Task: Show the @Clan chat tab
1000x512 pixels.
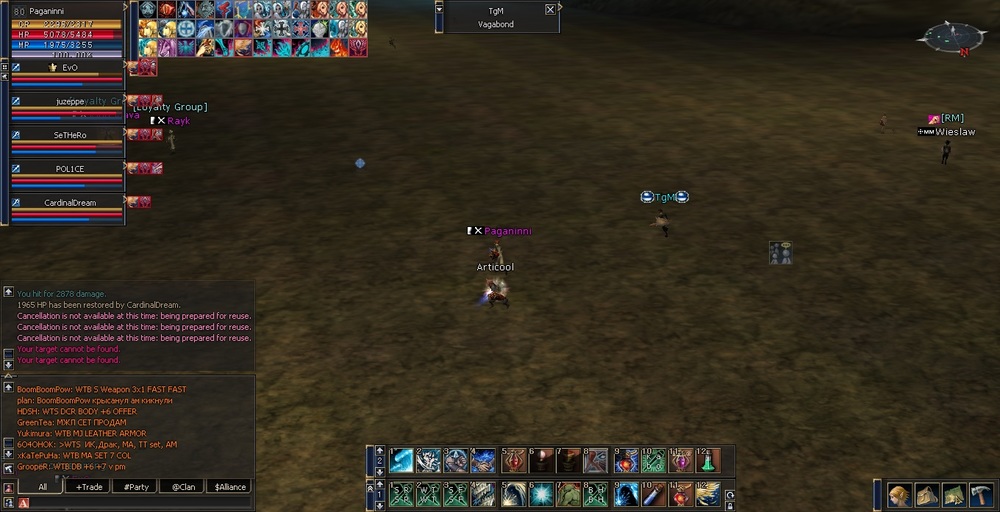Action: [x=182, y=487]
